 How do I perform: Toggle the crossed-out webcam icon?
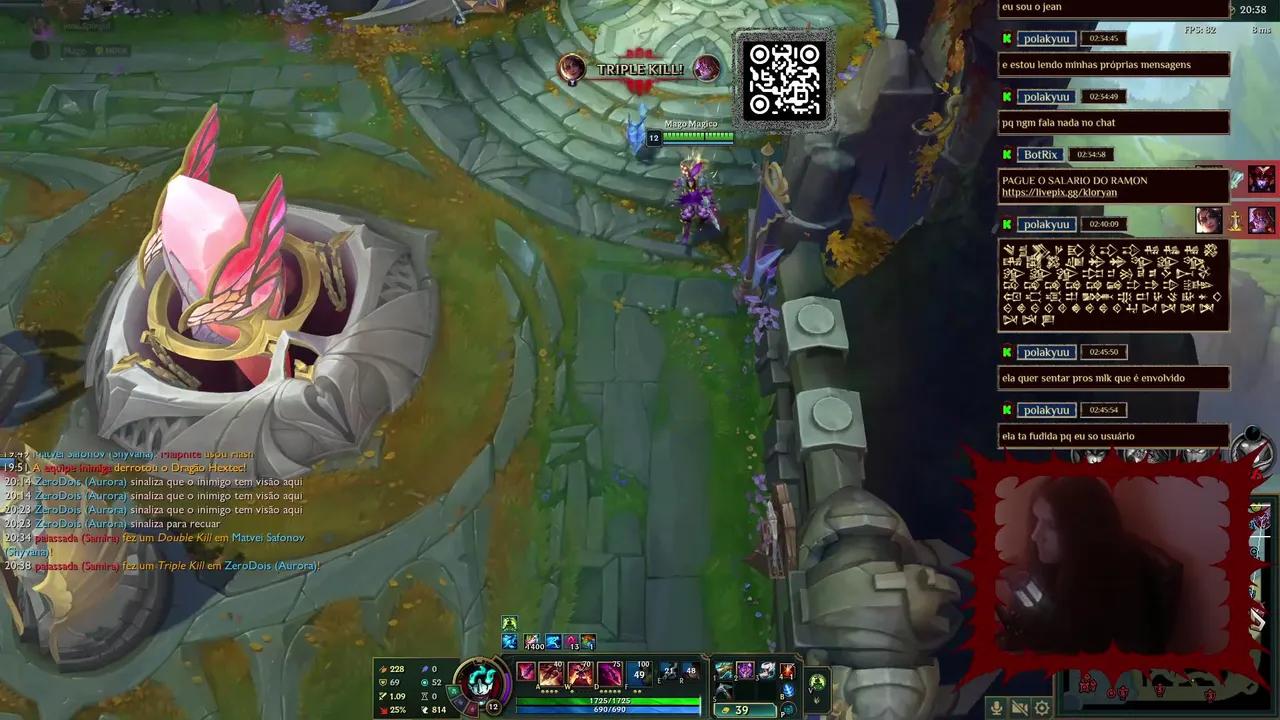[1018, 707]
